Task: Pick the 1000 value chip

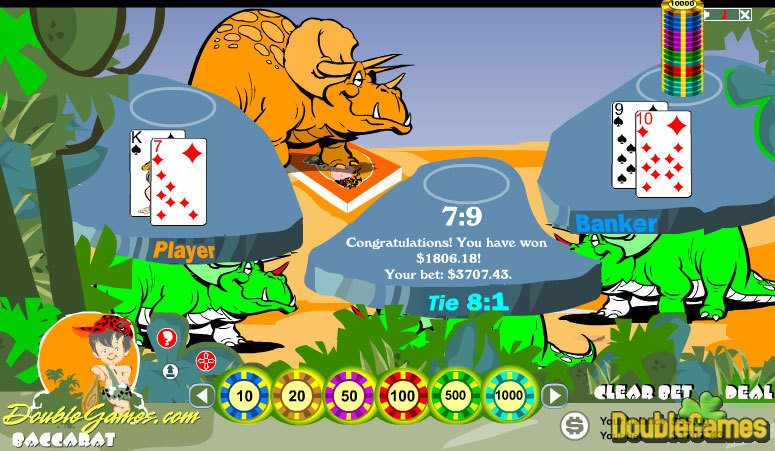Action: click(x=509, y=396)
